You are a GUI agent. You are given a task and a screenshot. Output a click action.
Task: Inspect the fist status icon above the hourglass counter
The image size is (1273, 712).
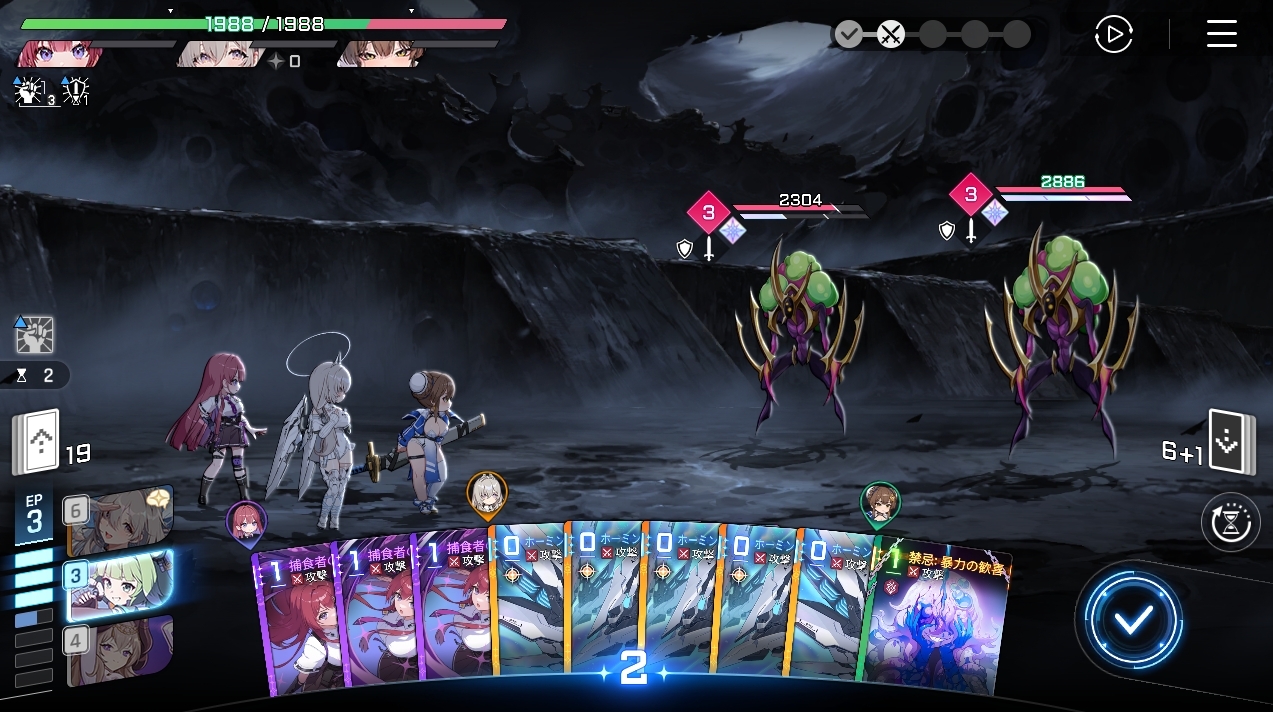(34, 335)
